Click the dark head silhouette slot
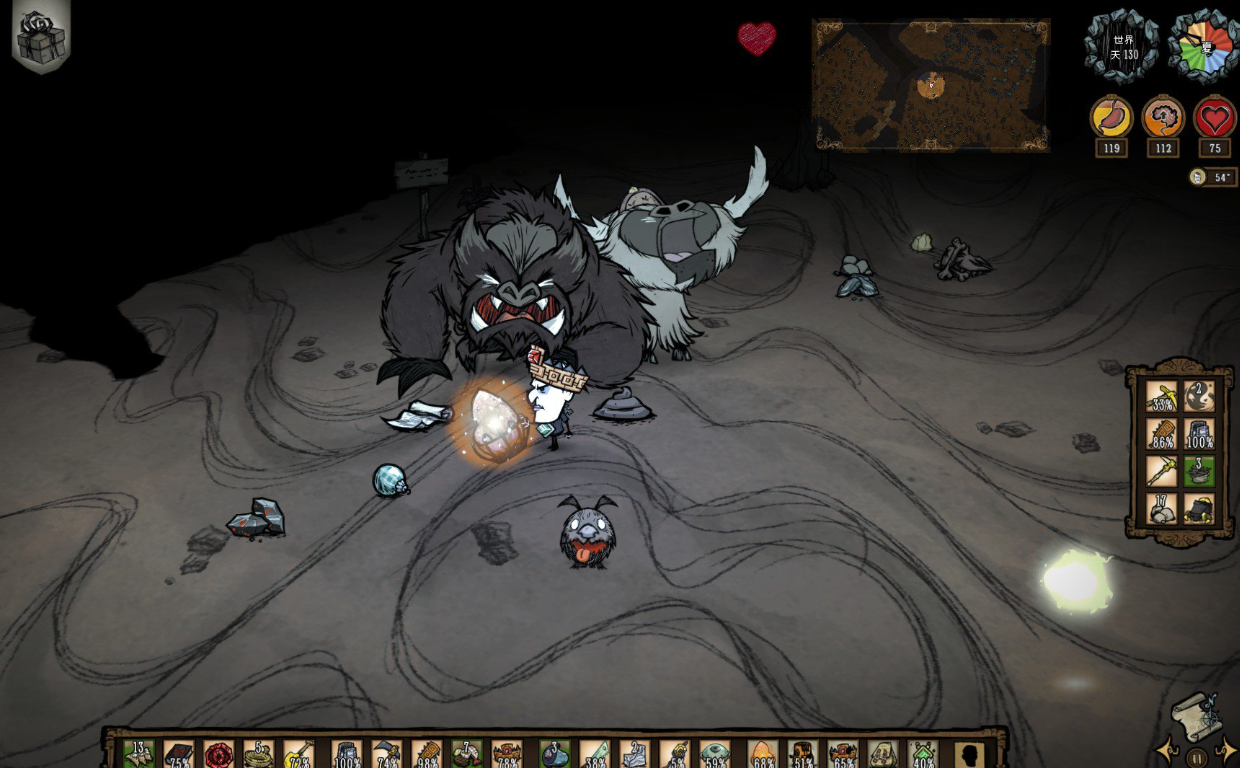 (967, 754)
